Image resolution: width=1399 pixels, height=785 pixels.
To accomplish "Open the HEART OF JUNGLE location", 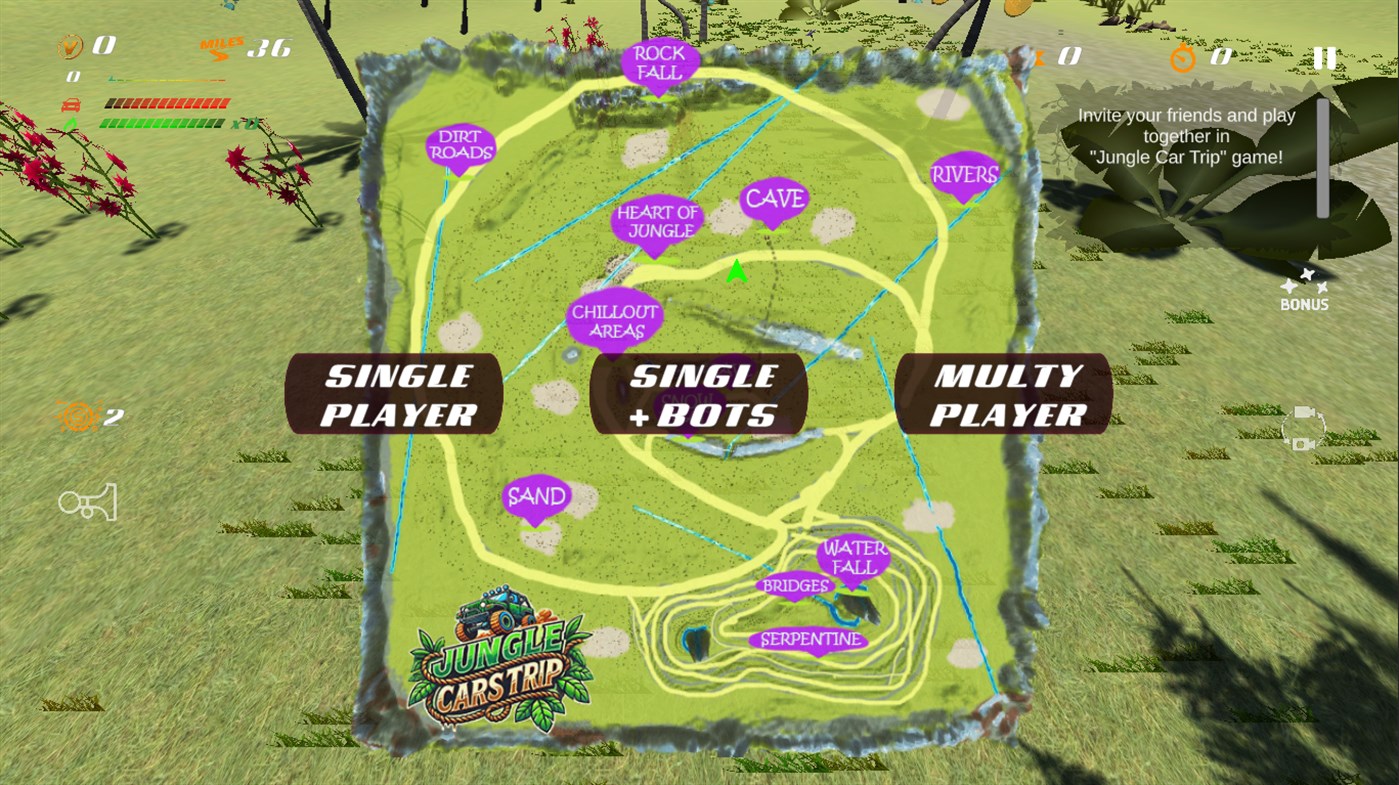I will pos(657,221).
